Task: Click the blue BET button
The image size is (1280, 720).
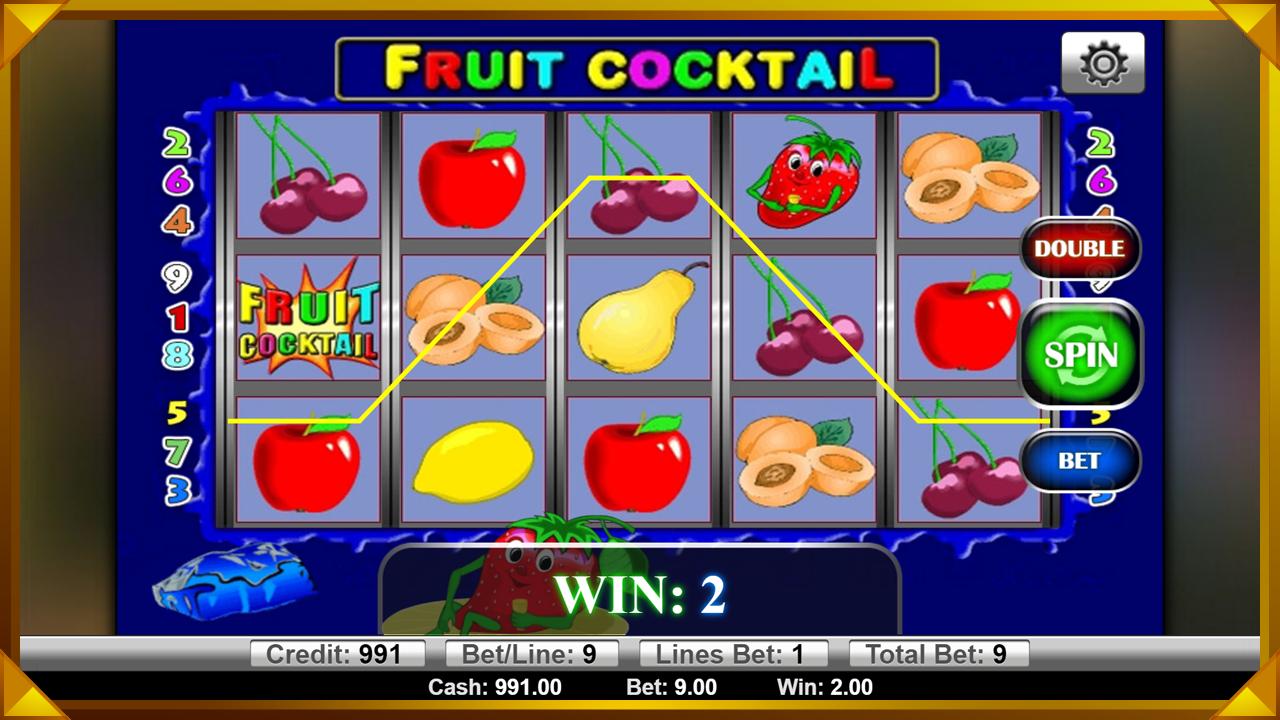Action: 1080,461
